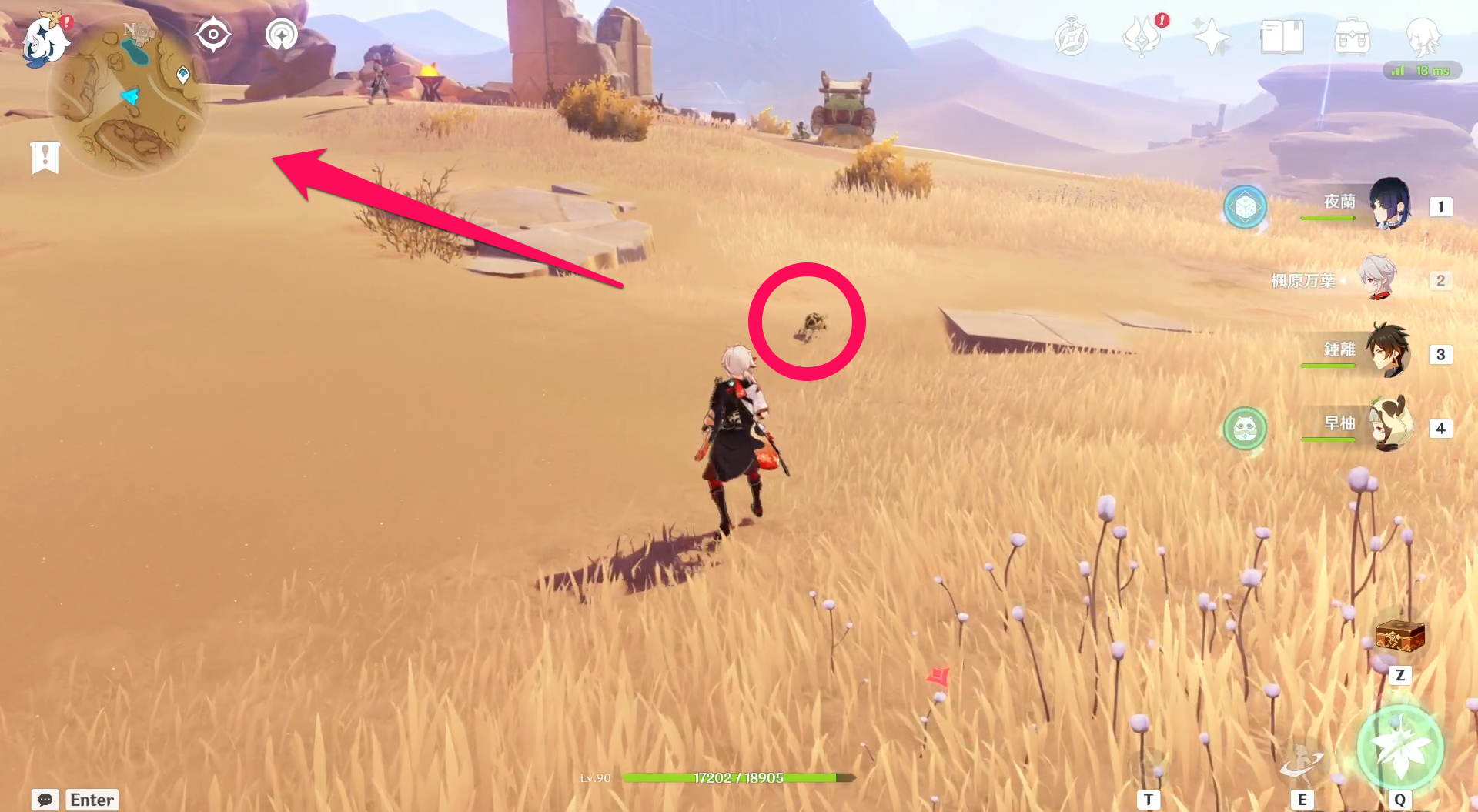The height and width of the screenshot is (812, 1478).
Task: Click Sayu's daruma status icon
Action: [1244, 429]
